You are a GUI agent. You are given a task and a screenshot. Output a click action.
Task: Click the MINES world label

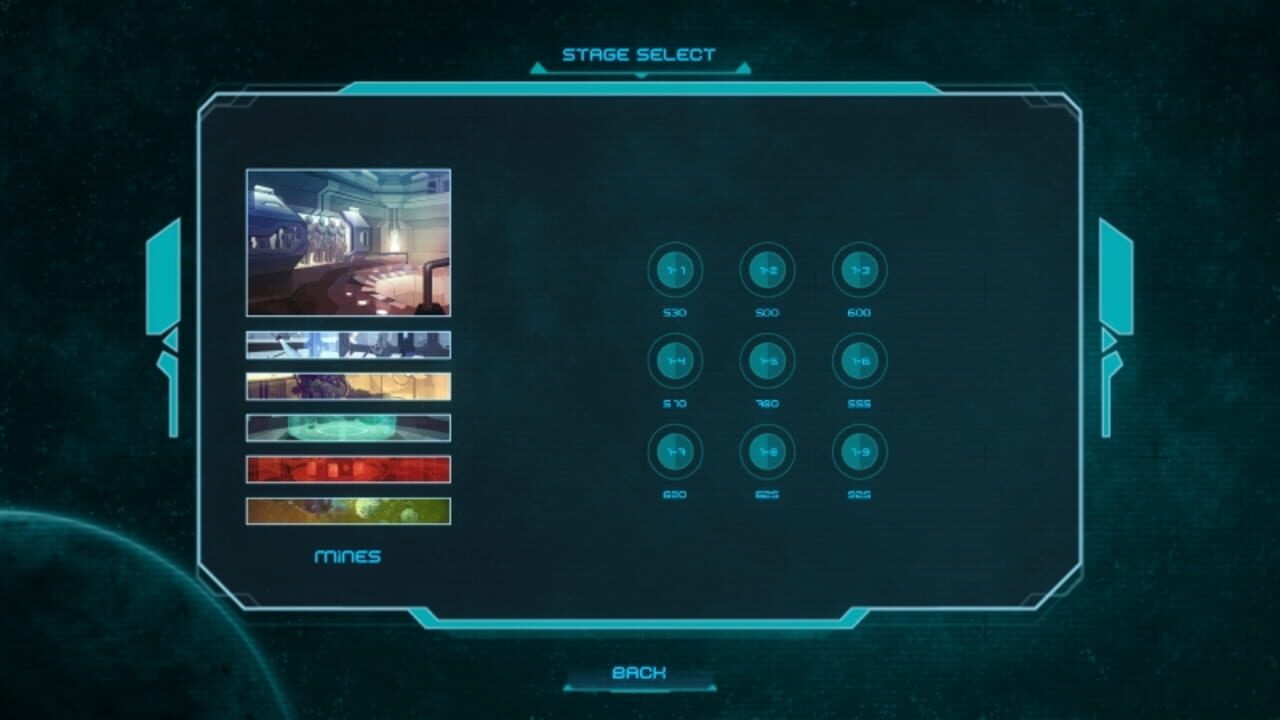click(x=349, y=557)
